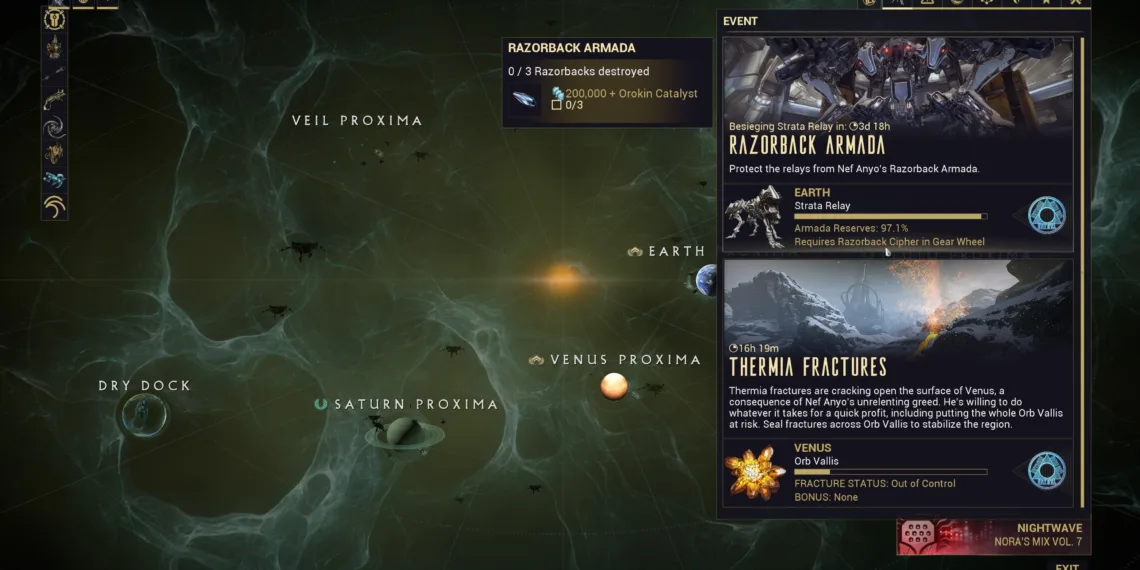Select the Dry Dock node
The width and height of the screenshot is (1140, 570).
(142, 415)
